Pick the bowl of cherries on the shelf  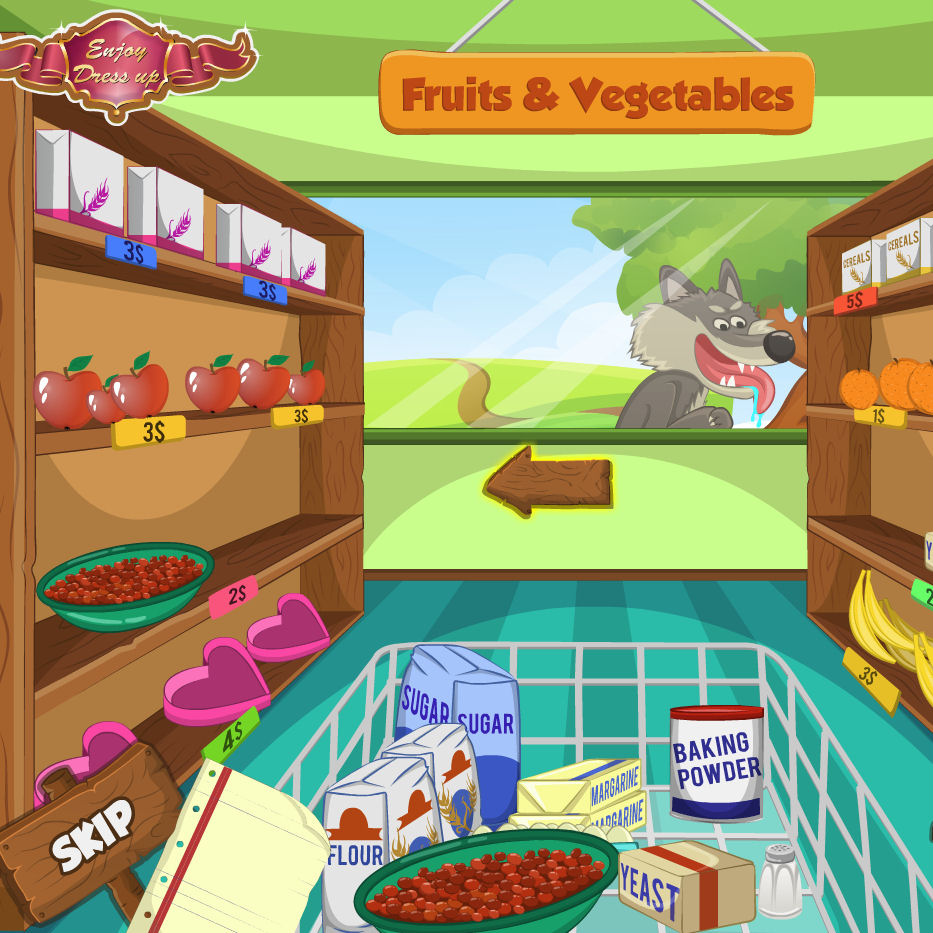point(125,585)
